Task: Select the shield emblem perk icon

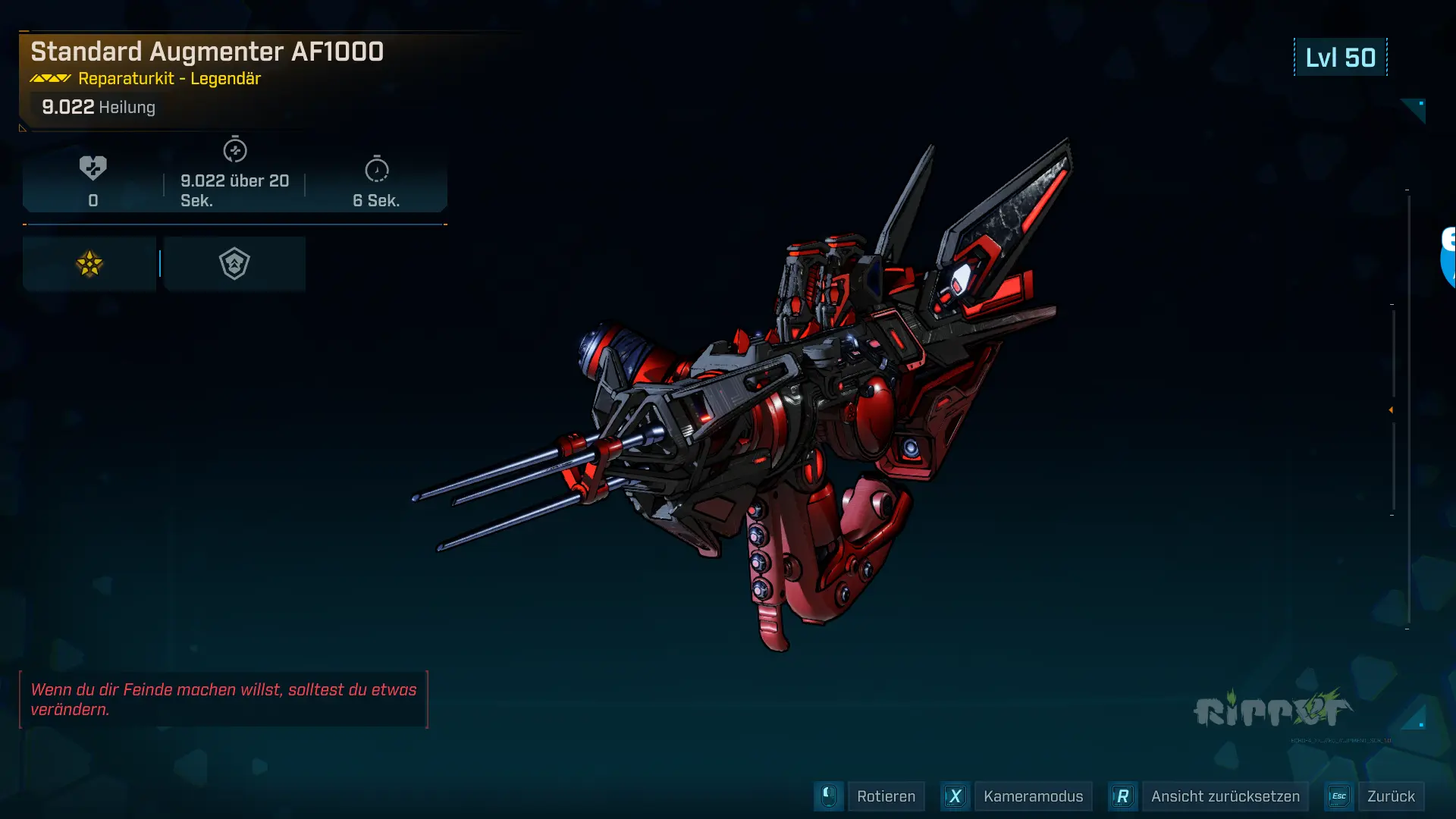Action: [x=234, y=264]
